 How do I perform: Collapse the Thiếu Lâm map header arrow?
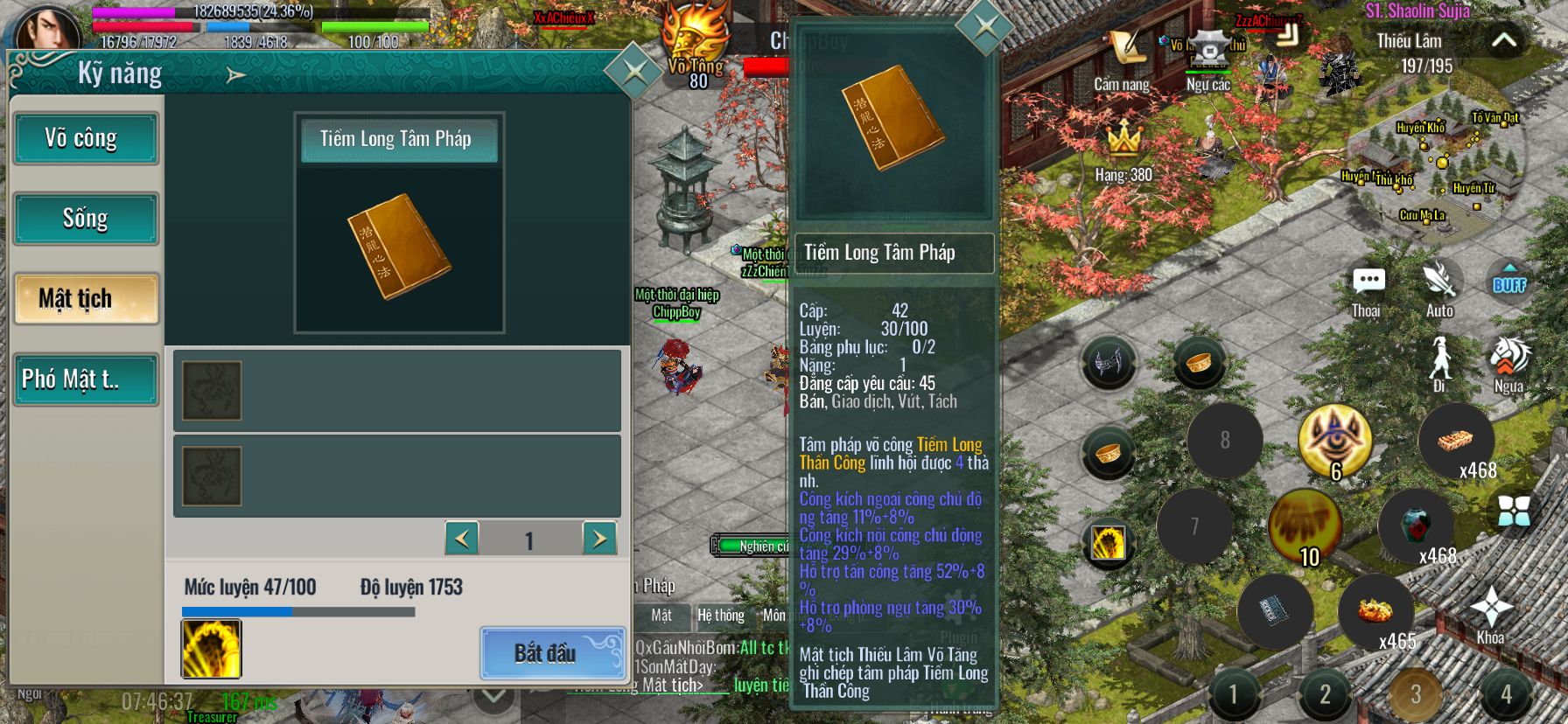click(x=1503, y=40)
